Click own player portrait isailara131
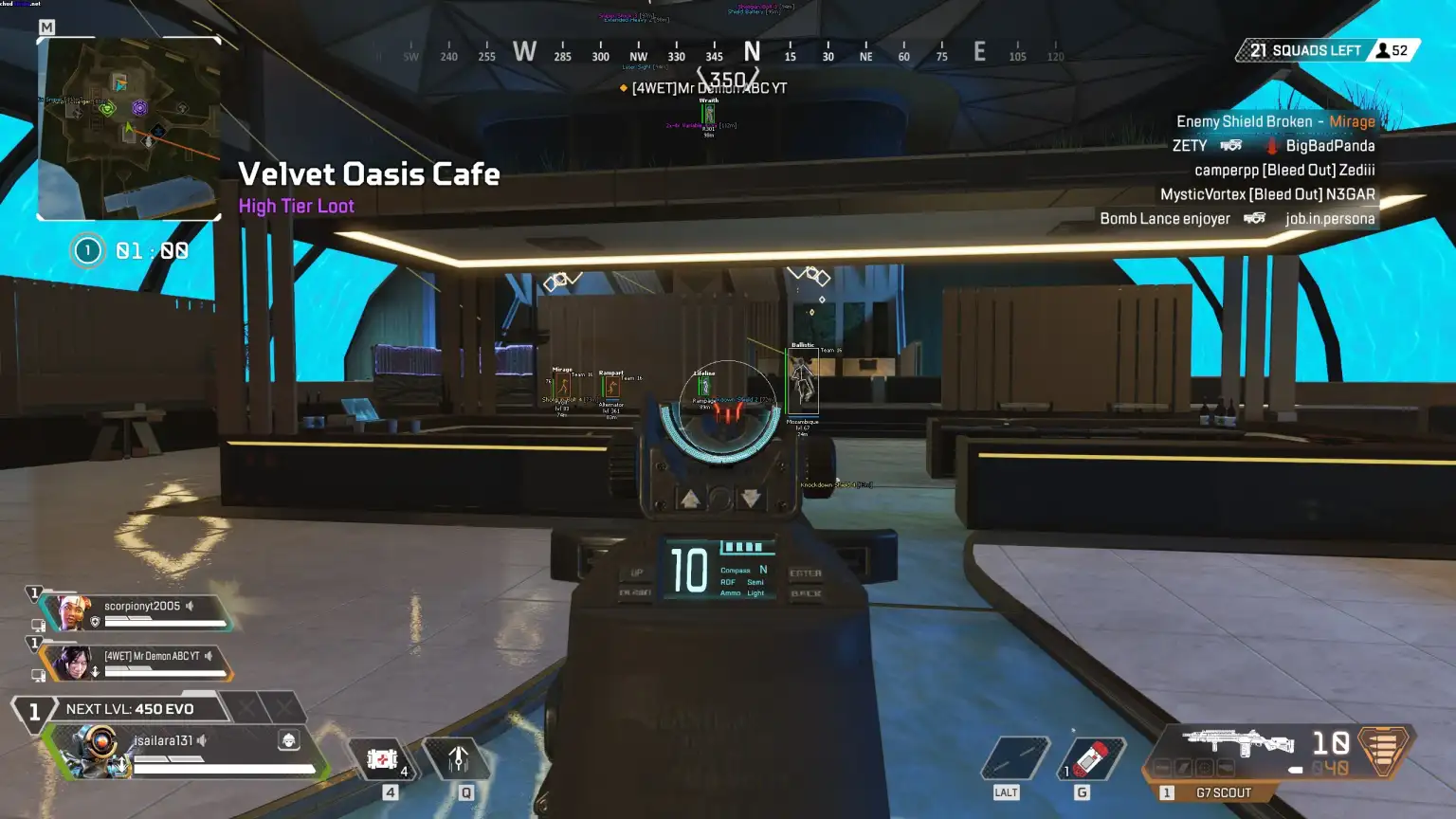This screenshot has width=1456, height=819. (x=95, y=749)
